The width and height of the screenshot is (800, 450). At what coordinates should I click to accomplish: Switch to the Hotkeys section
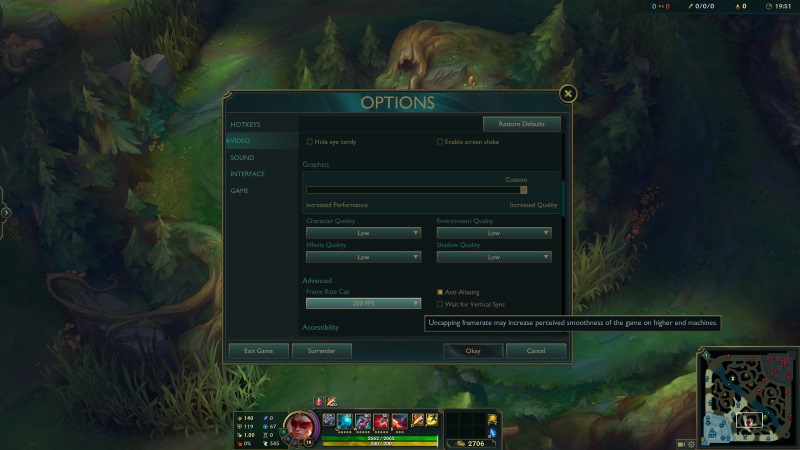click(245, 124)
